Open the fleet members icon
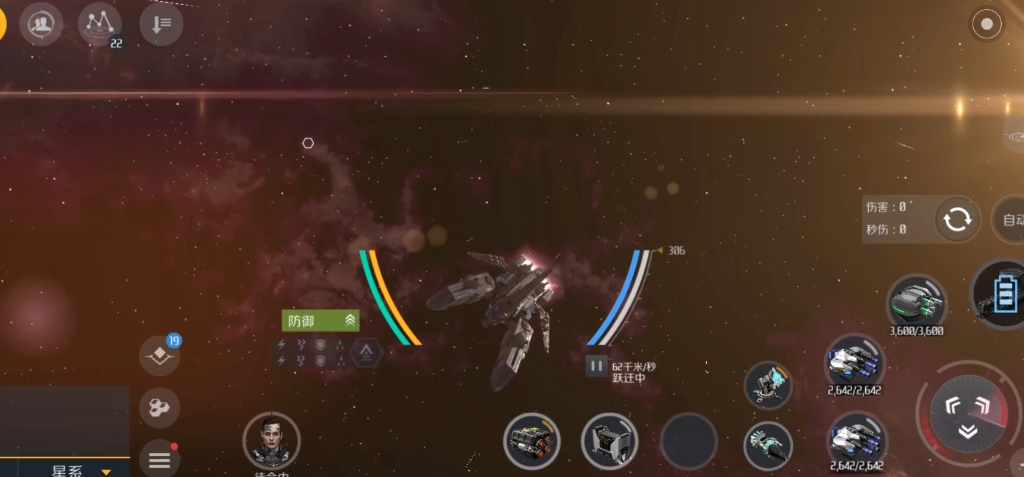The width and height of the screenshot is (1024, 477). [x=41, y=22]
